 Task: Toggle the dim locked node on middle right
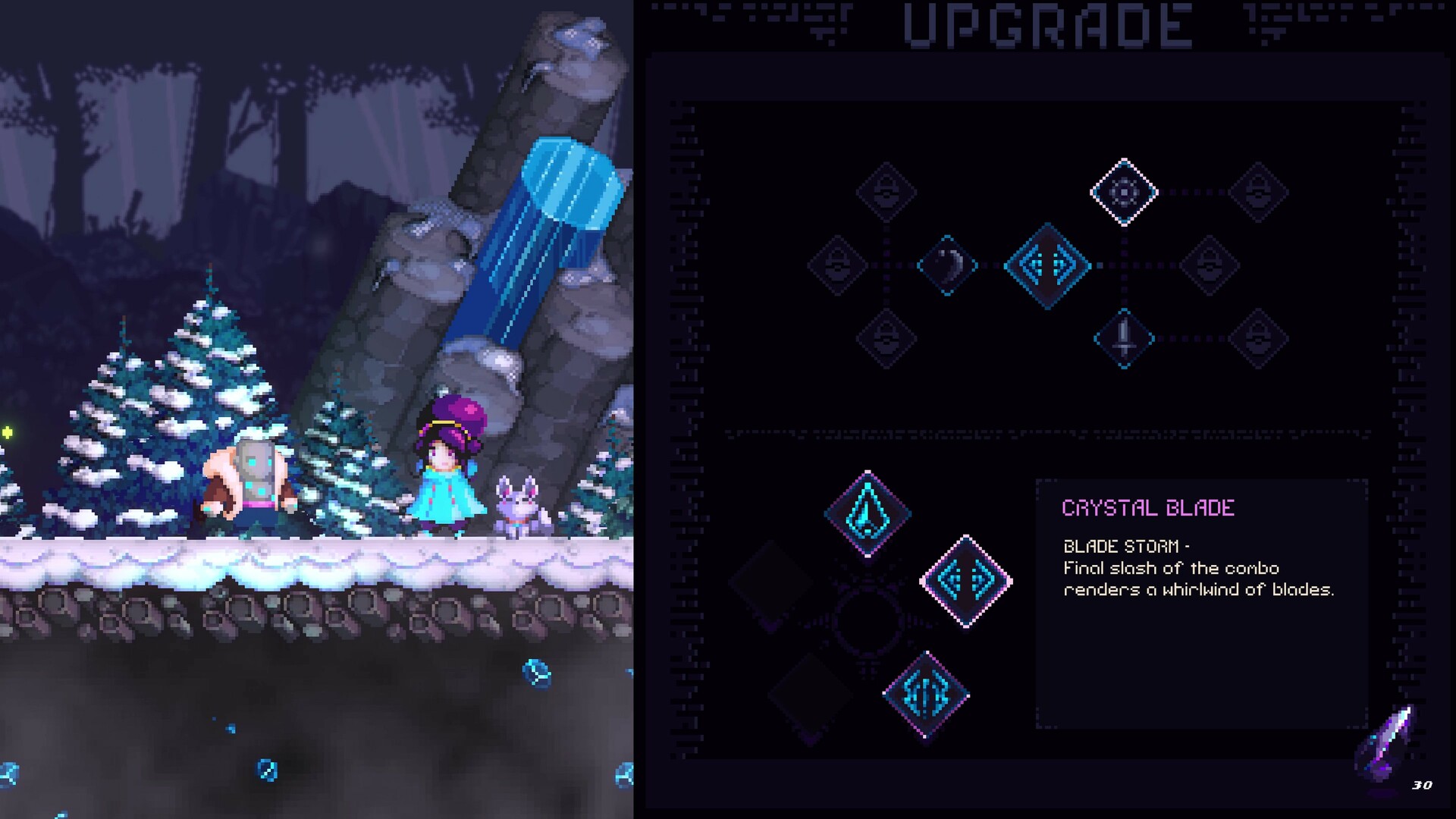[1208, 265]
